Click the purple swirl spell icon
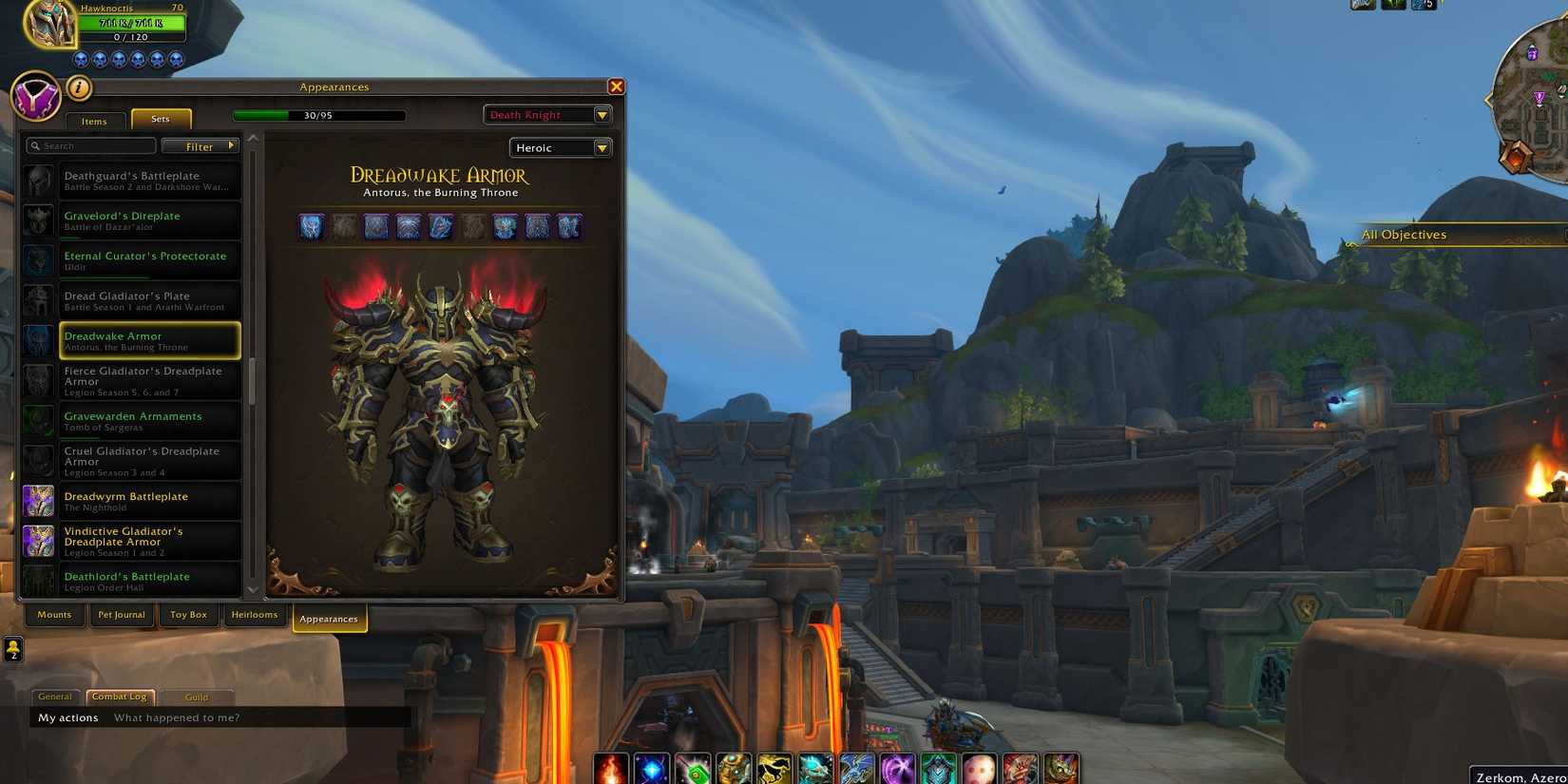Image resolution: width=1568 pixels, height=784 pixels. (x=896, y=768)
